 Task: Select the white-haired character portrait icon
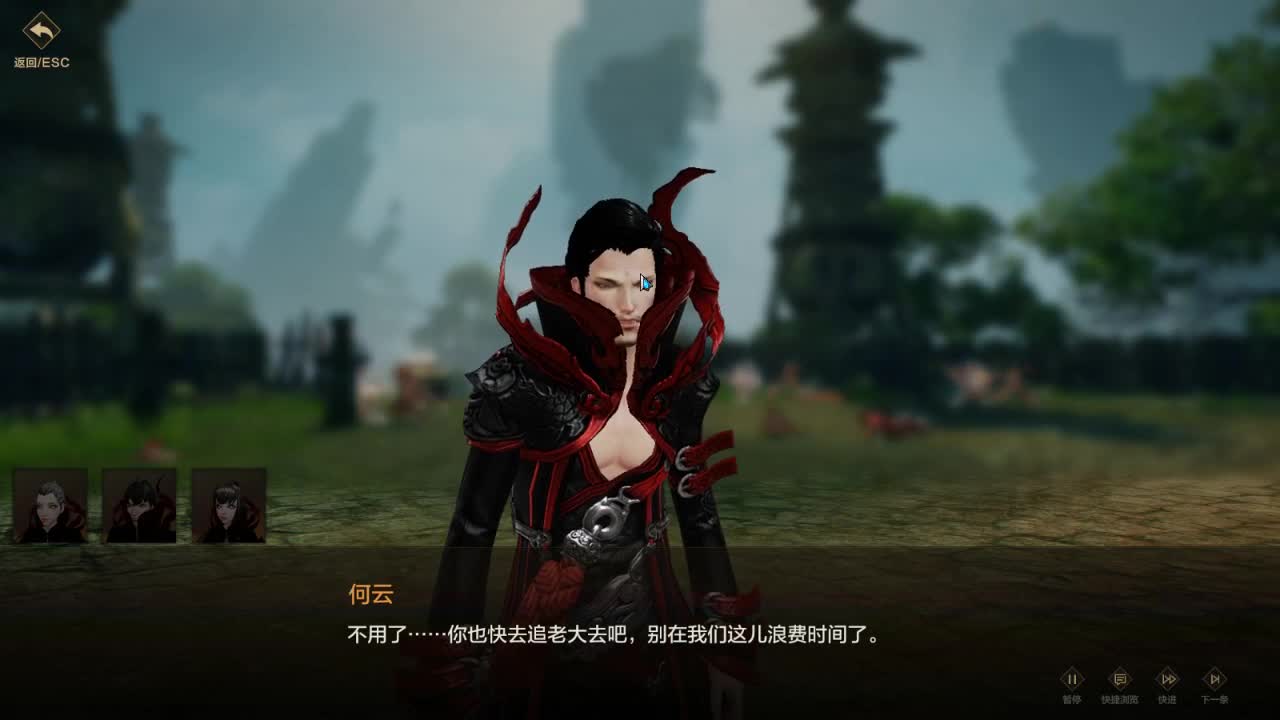click(46, 504)
